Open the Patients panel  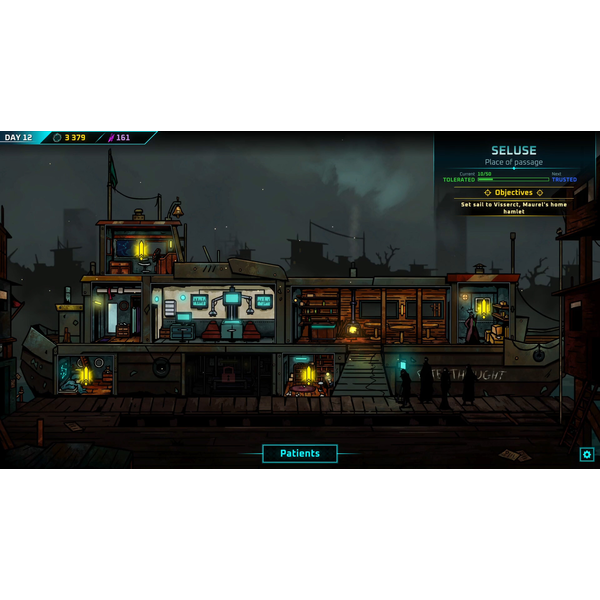(300, 453)
